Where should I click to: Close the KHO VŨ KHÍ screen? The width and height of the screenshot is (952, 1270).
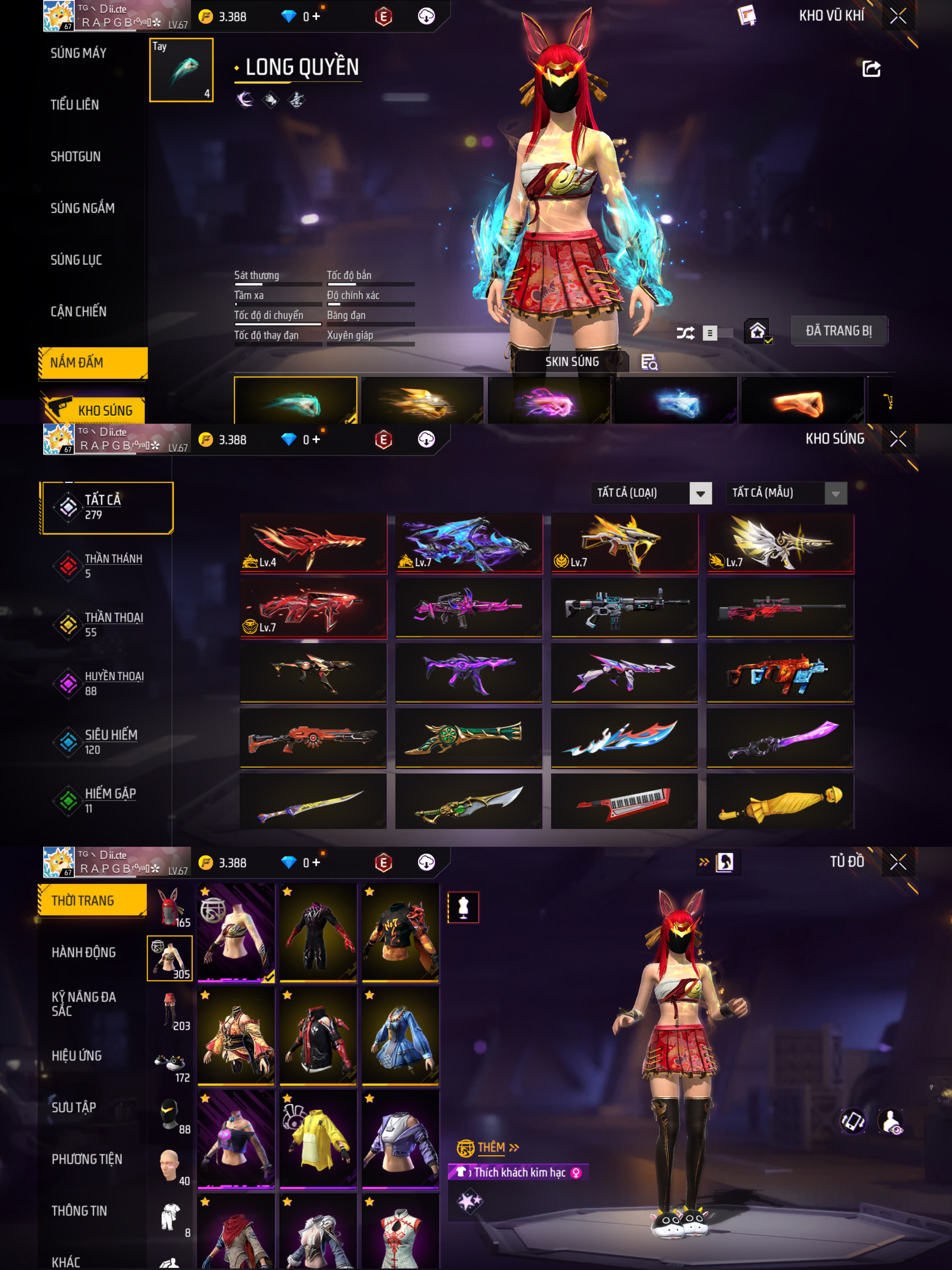(x=898, y=16)
